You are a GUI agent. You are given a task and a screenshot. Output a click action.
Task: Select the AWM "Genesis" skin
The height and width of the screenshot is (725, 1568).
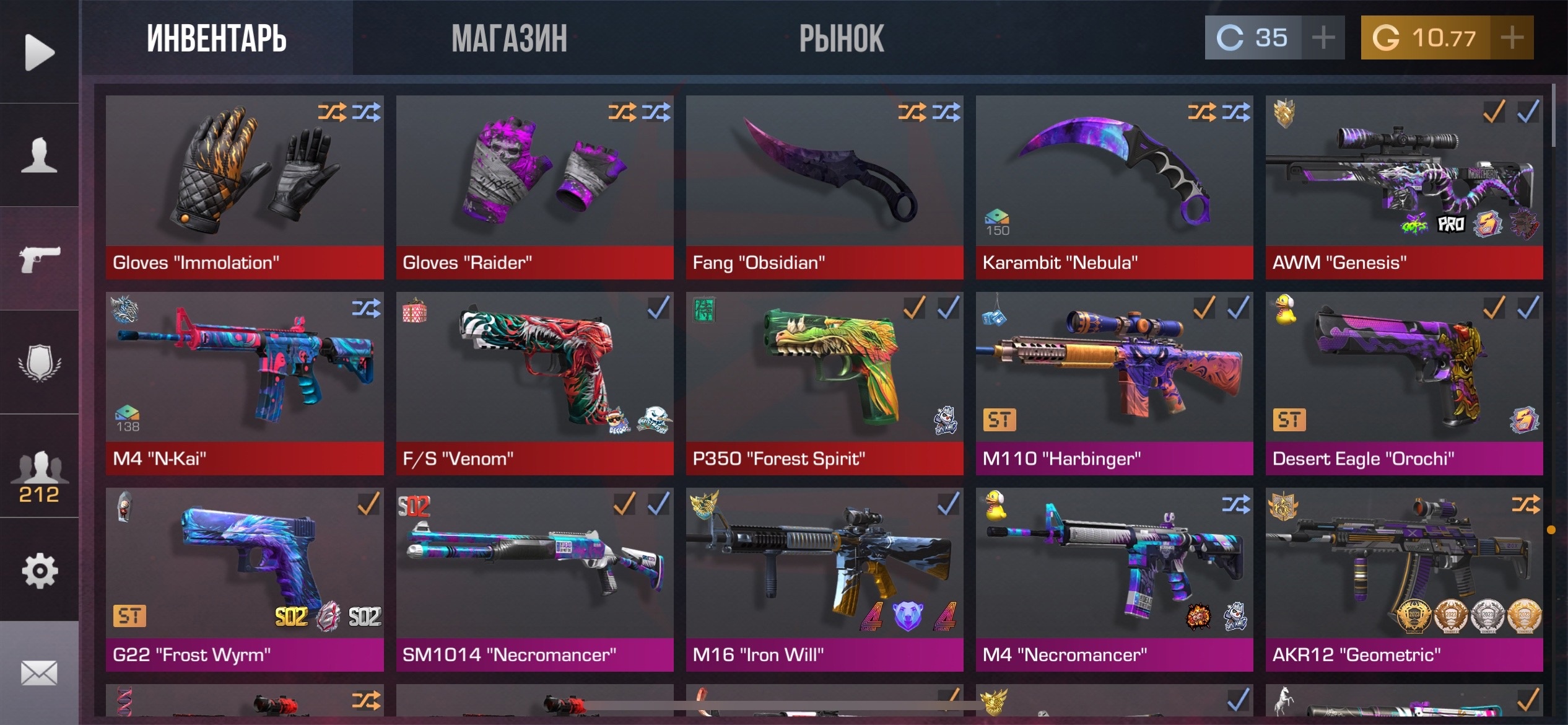click(1404, 186)
